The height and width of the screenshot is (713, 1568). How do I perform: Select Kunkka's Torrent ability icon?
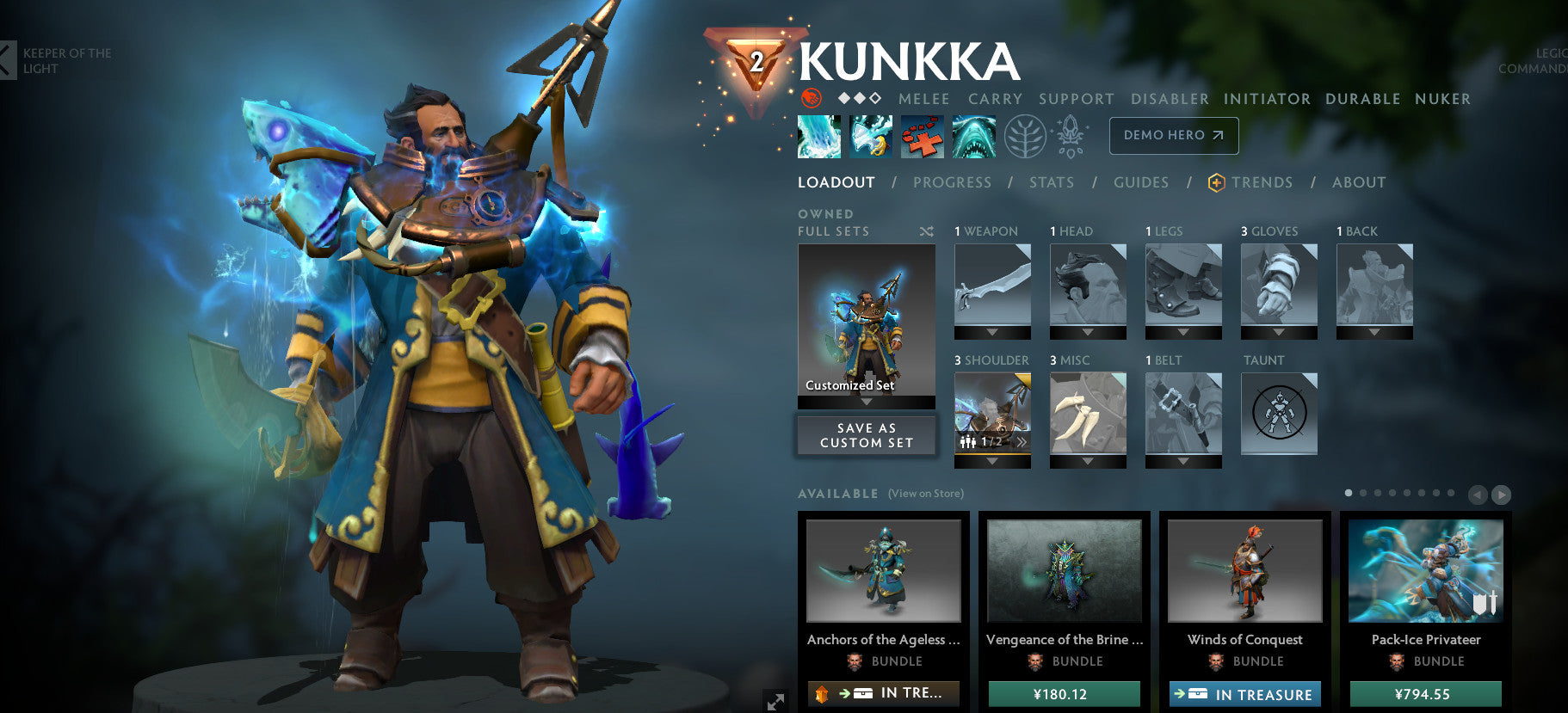pyautogui.click(x=818, y=136)
